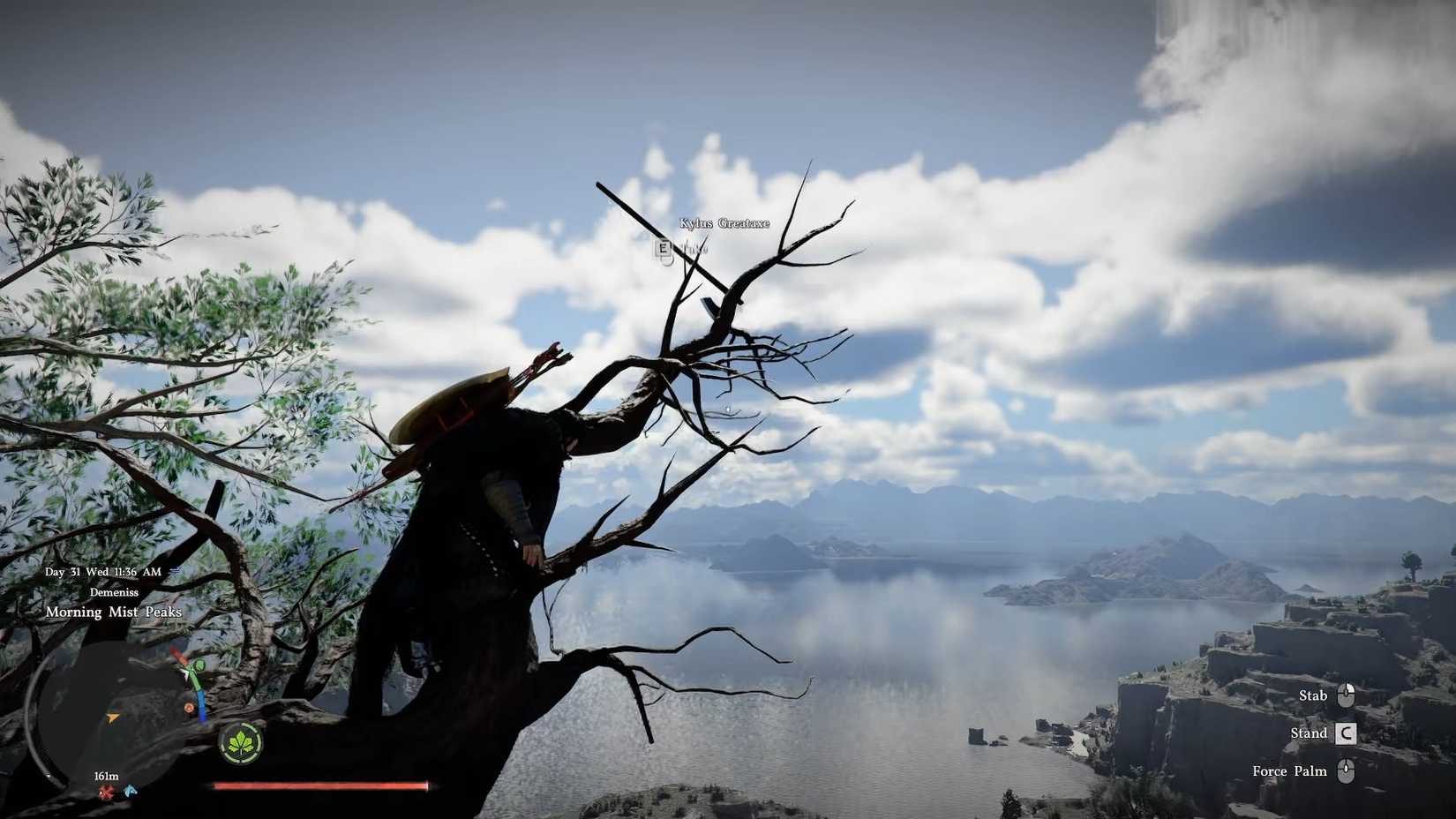Click the Stand action label
This screenshot has width=1456, height=819.
point(1310,733)
